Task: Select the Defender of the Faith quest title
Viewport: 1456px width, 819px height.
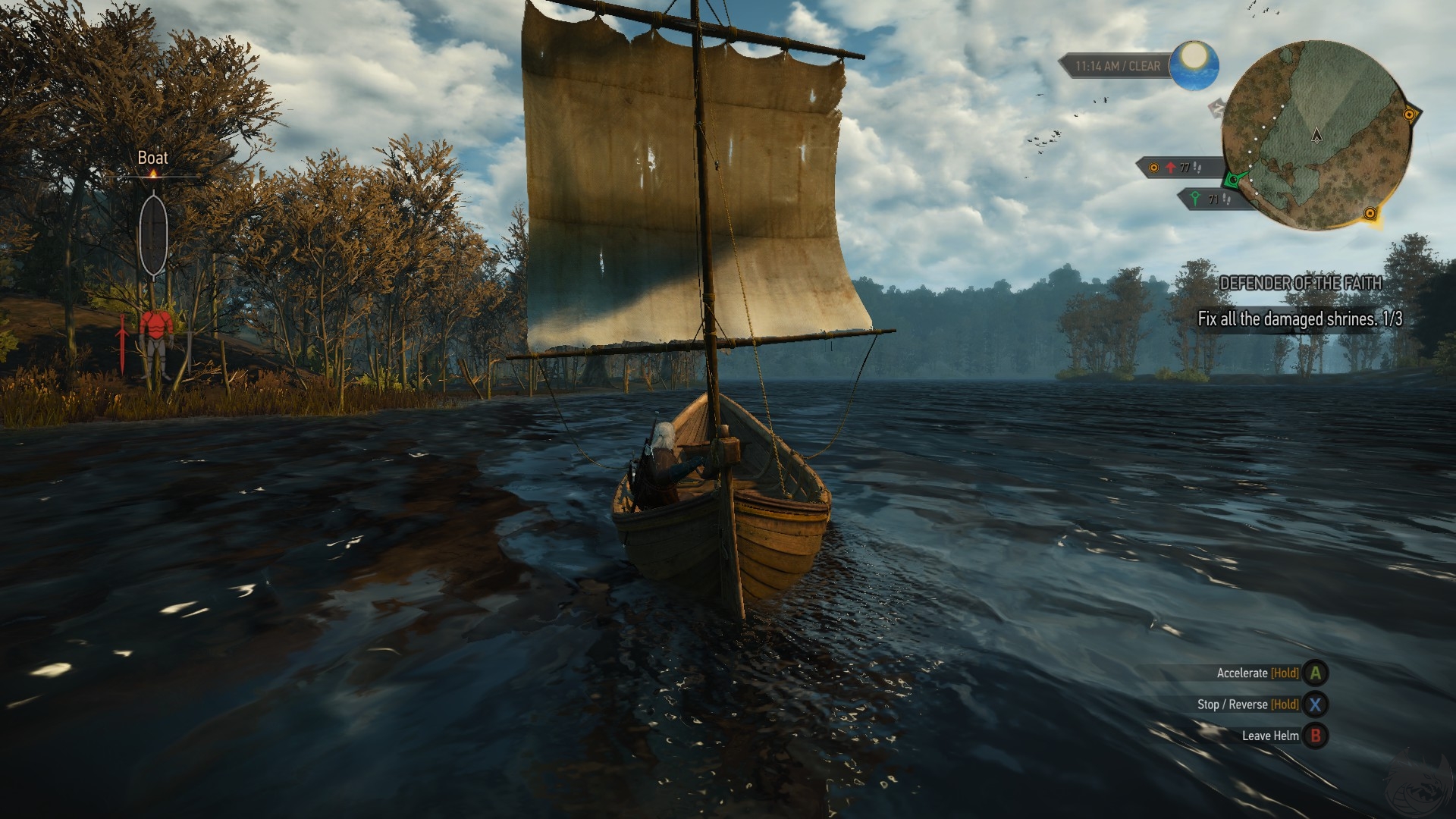Action: pyautogui.click(x=1301, y=283)
